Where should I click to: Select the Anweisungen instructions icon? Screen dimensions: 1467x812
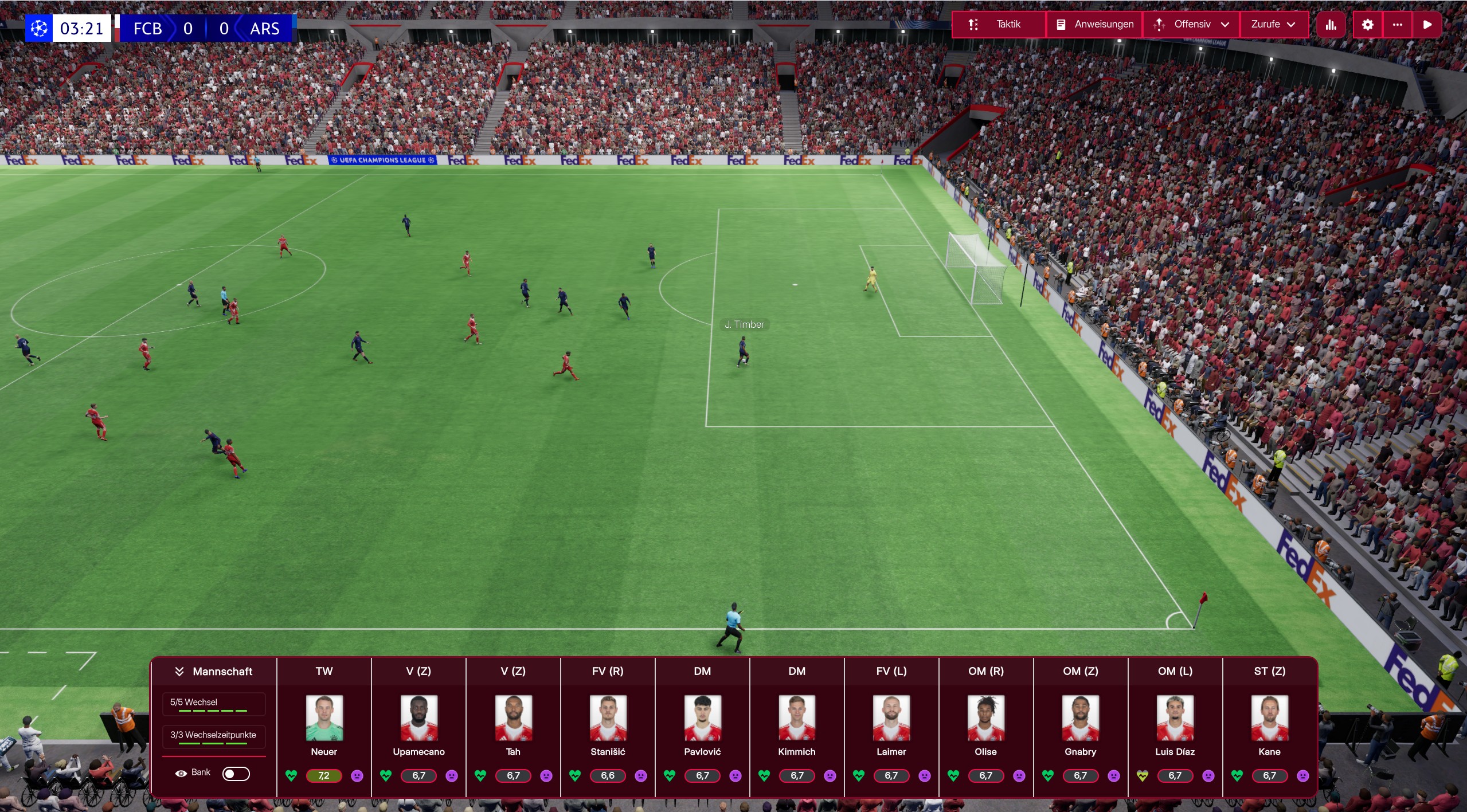click(1061, 24)
